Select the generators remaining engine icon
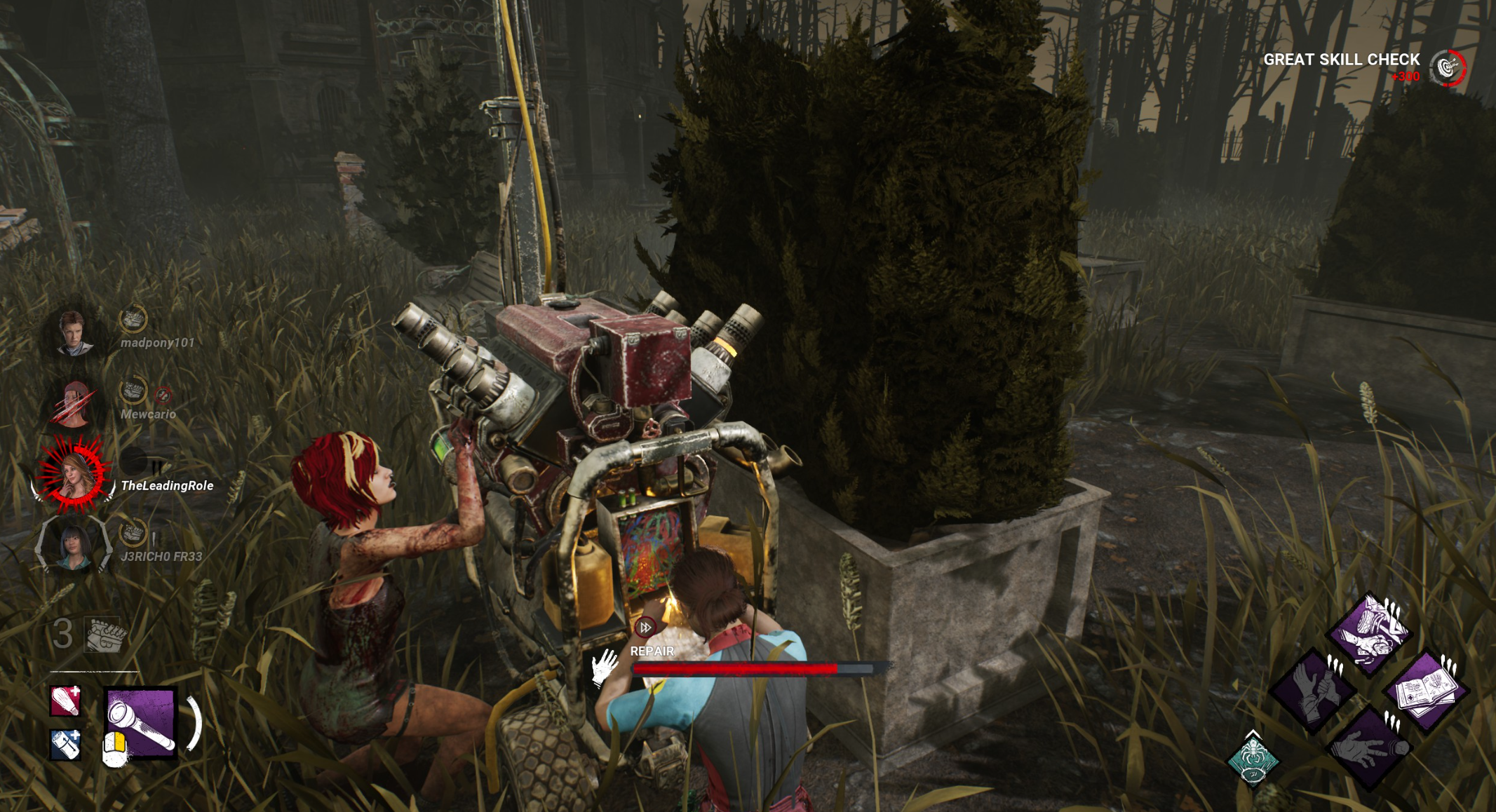 105,635
